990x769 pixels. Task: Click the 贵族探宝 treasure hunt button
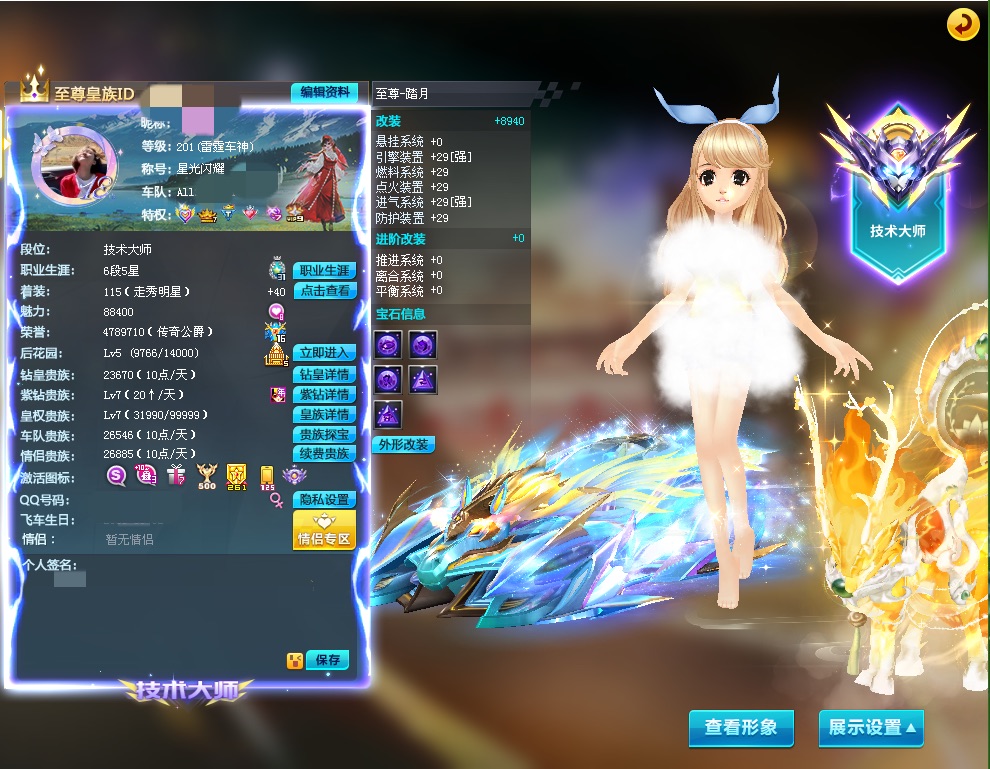[x=324, y=435]
